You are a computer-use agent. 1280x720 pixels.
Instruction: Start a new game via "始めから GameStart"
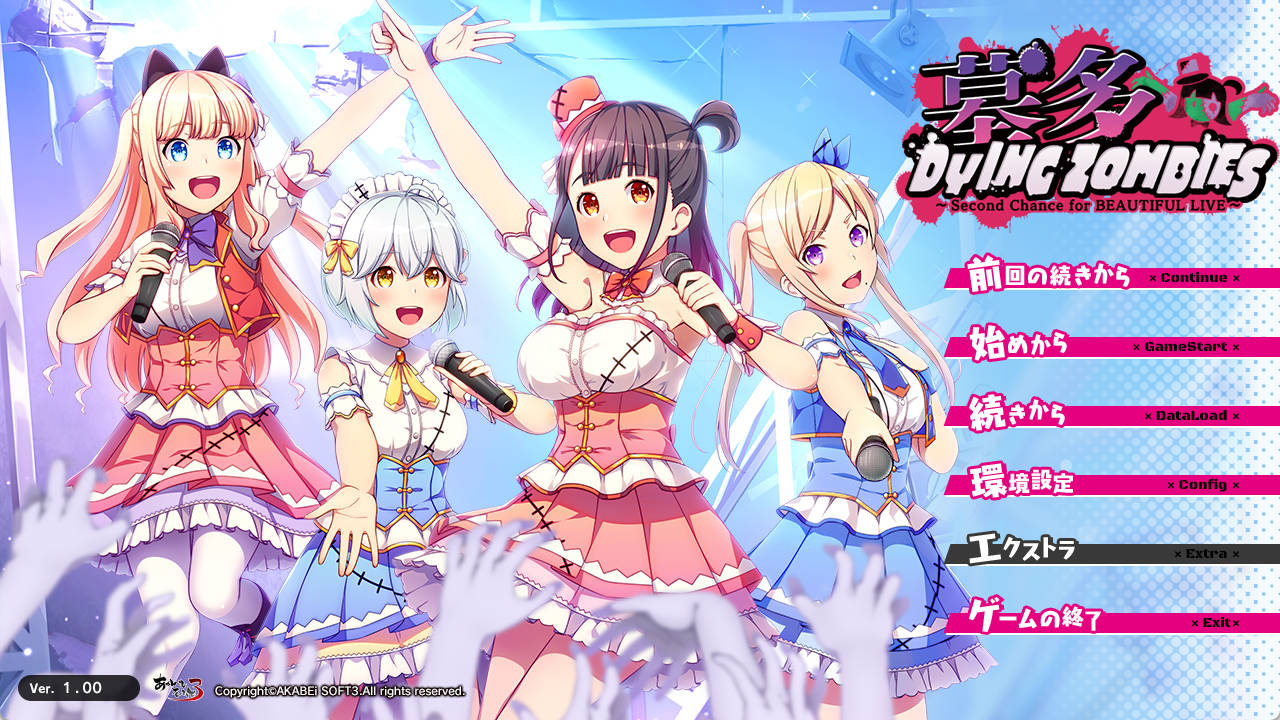pyautogui.click(x=1100, y=348)
